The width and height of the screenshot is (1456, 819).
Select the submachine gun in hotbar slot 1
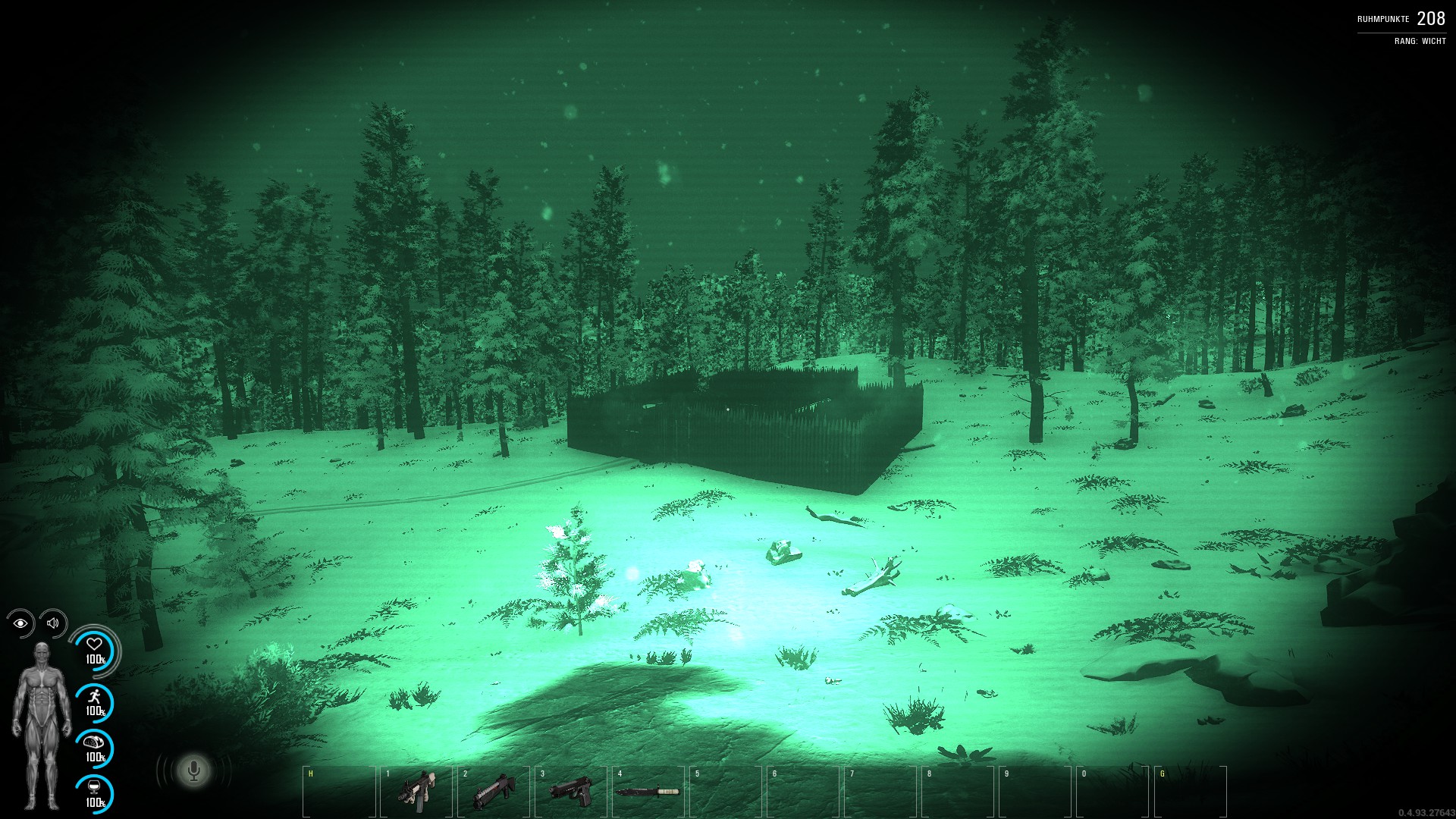(416, 792)
